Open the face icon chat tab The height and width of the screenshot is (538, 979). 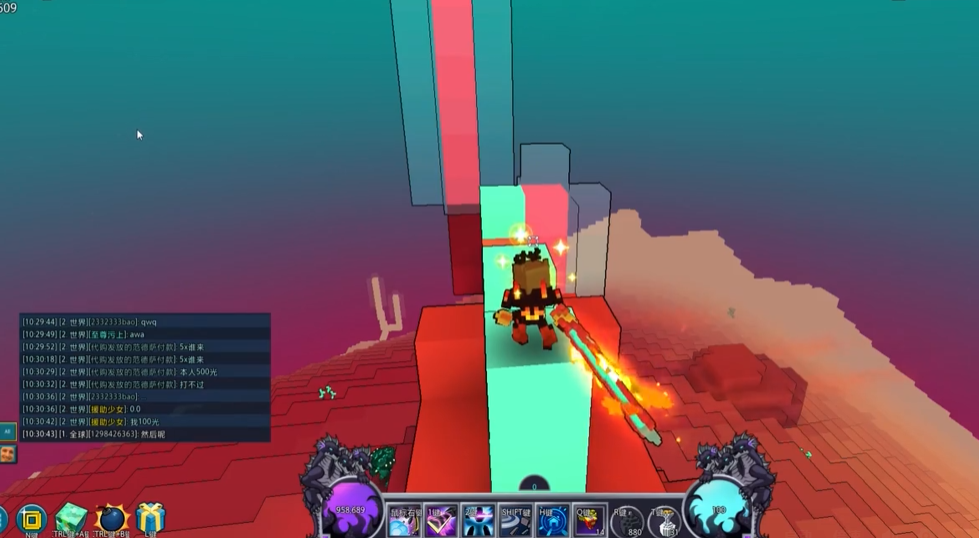pos(7,454)
